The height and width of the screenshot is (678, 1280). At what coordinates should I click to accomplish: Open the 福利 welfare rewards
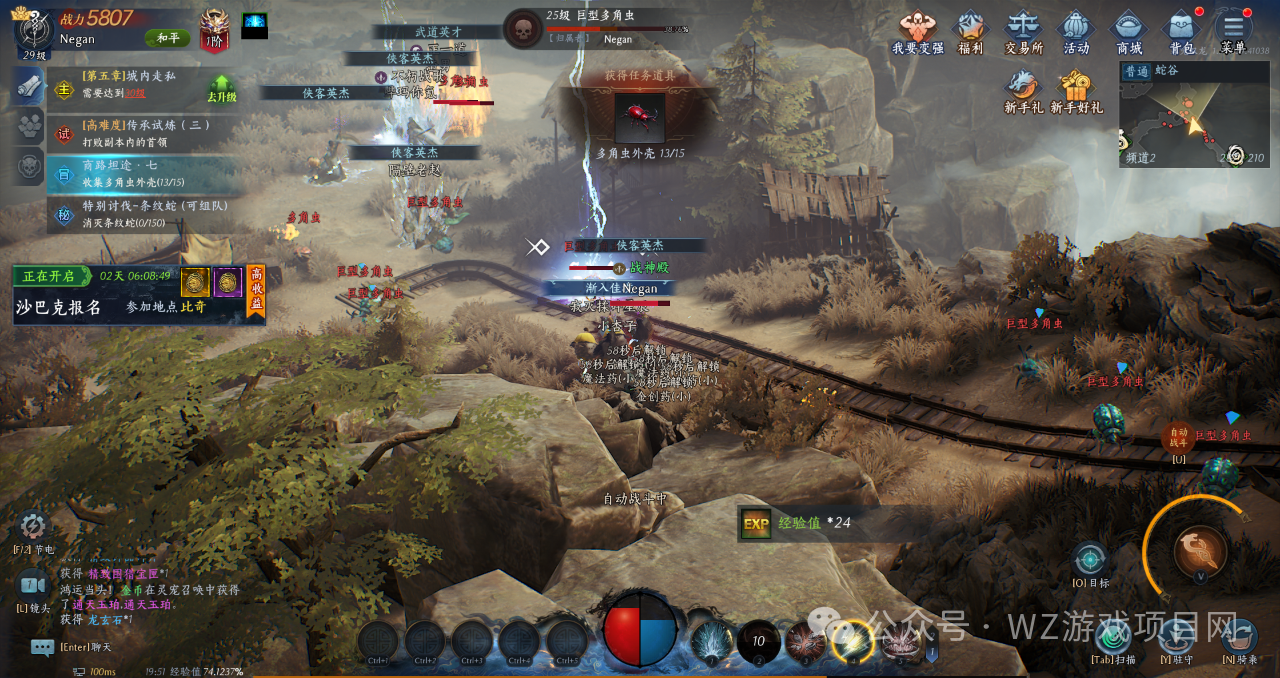click(970, 30)
